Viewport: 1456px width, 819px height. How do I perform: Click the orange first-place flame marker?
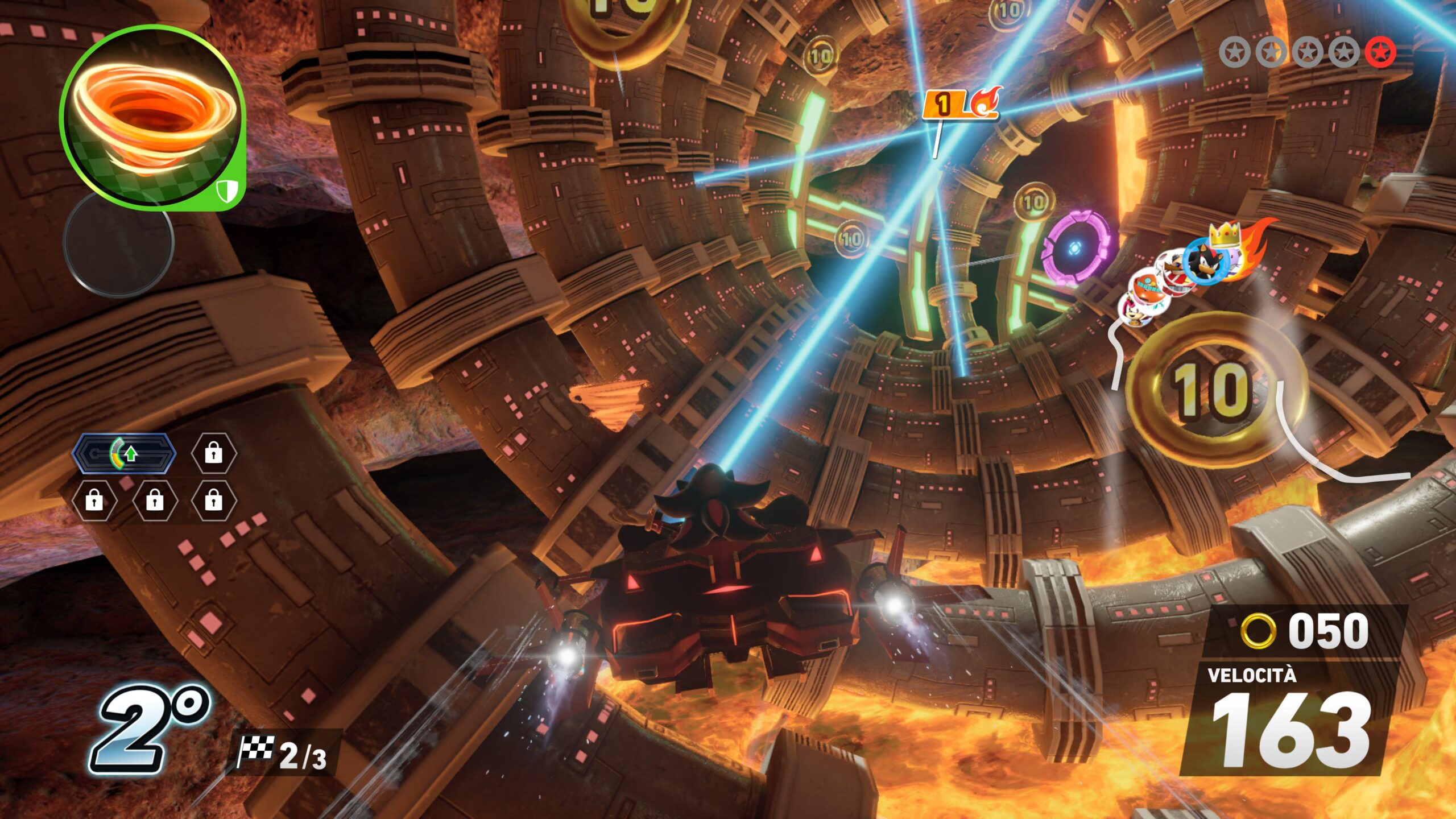point(959,104)
